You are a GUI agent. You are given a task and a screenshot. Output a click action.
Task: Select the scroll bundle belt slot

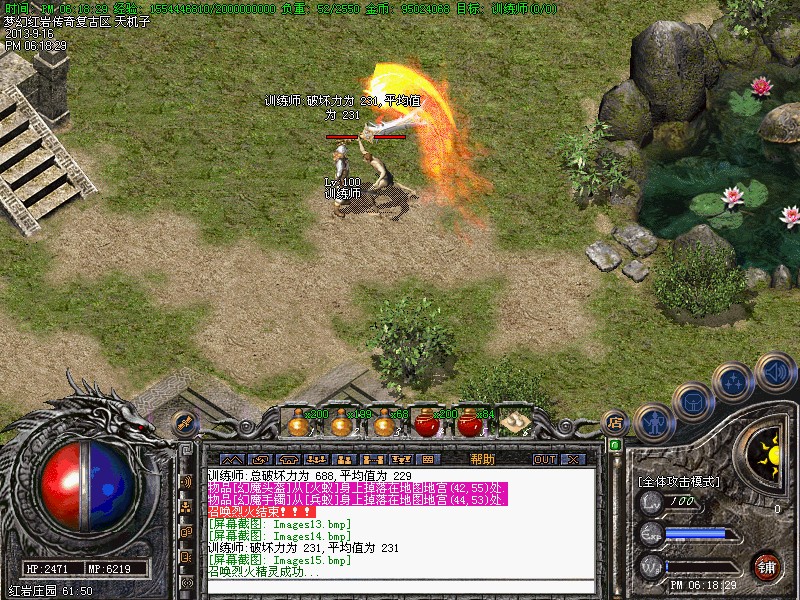tap(514, 423)
